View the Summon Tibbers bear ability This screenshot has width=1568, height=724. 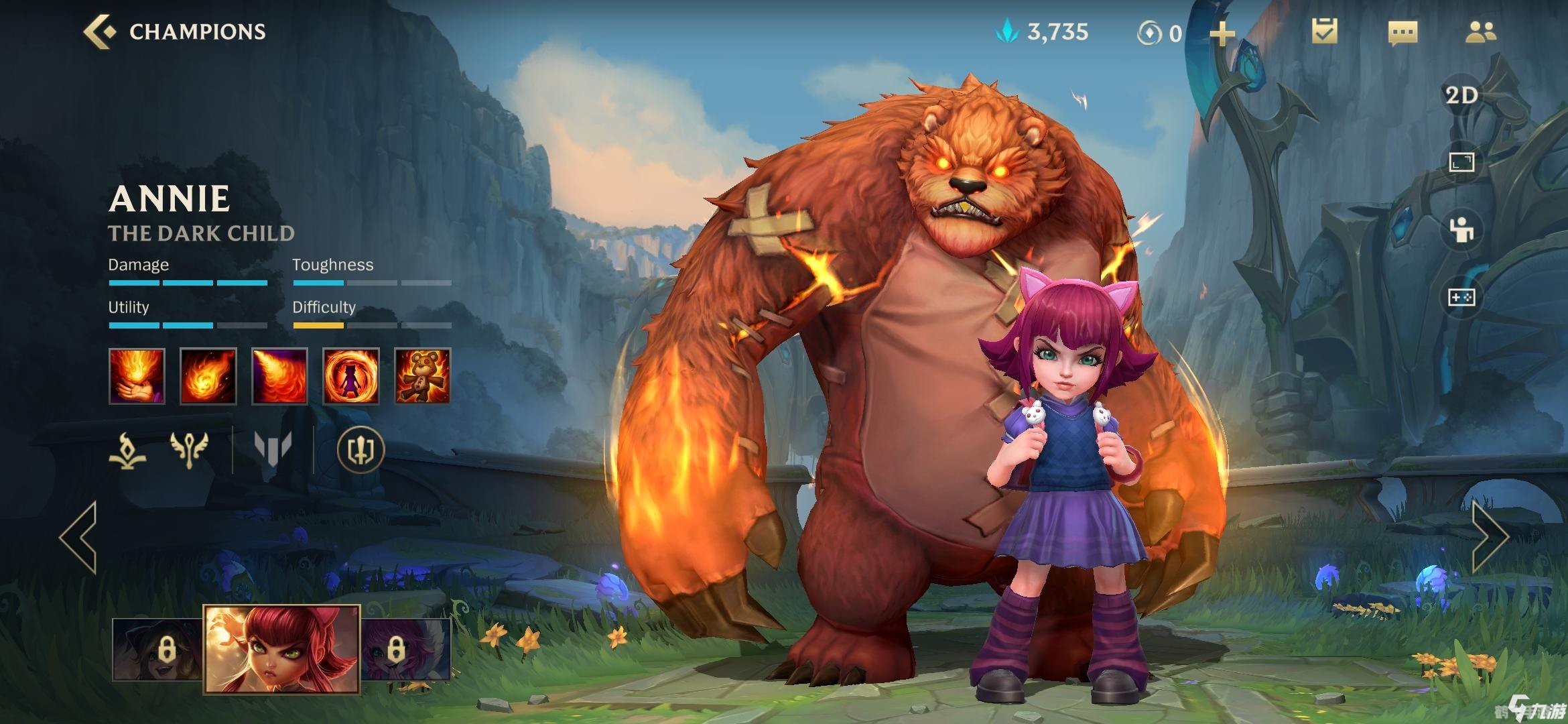[x=422, y=376]
